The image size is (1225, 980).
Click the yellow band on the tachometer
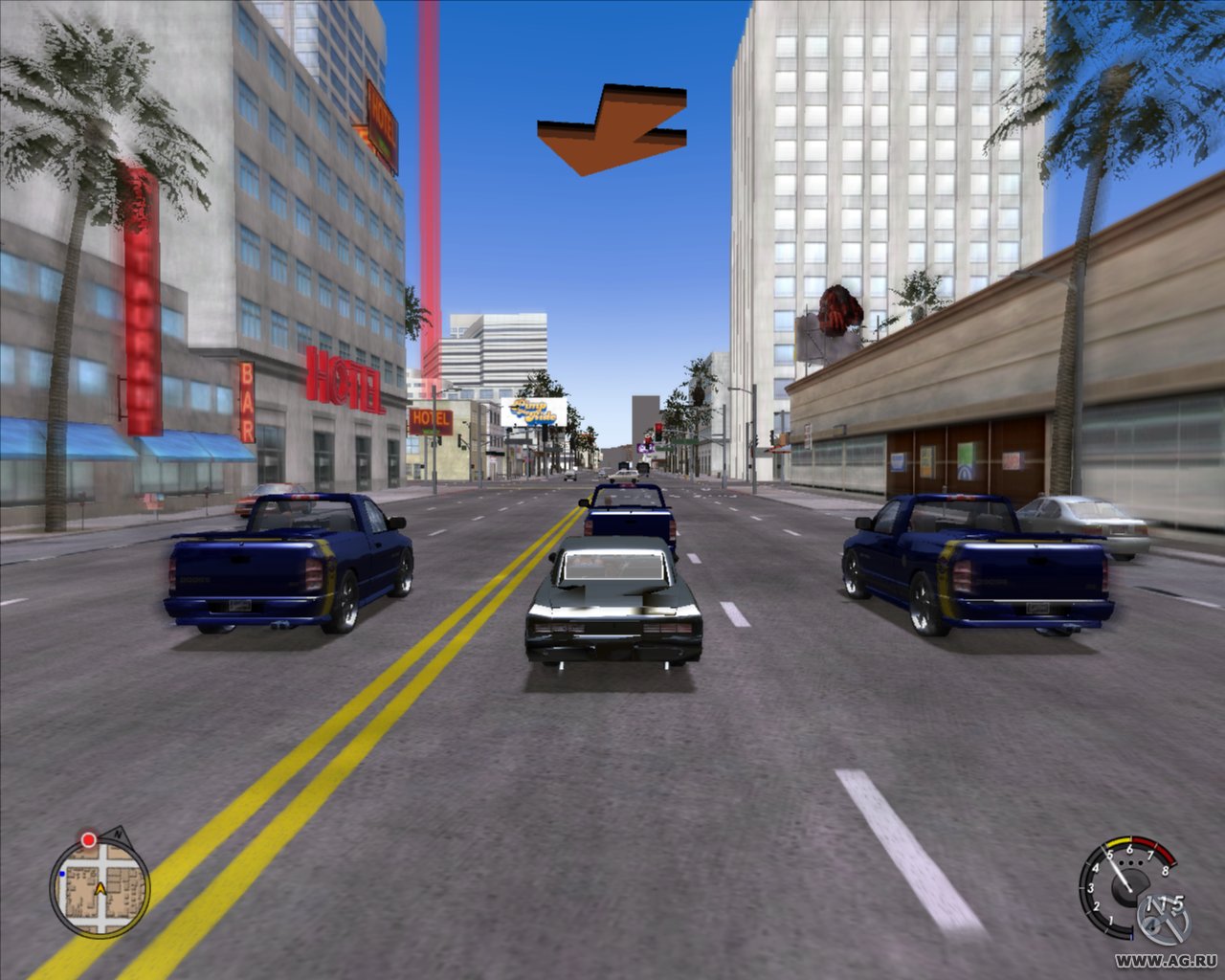[x=1120, y=841]
